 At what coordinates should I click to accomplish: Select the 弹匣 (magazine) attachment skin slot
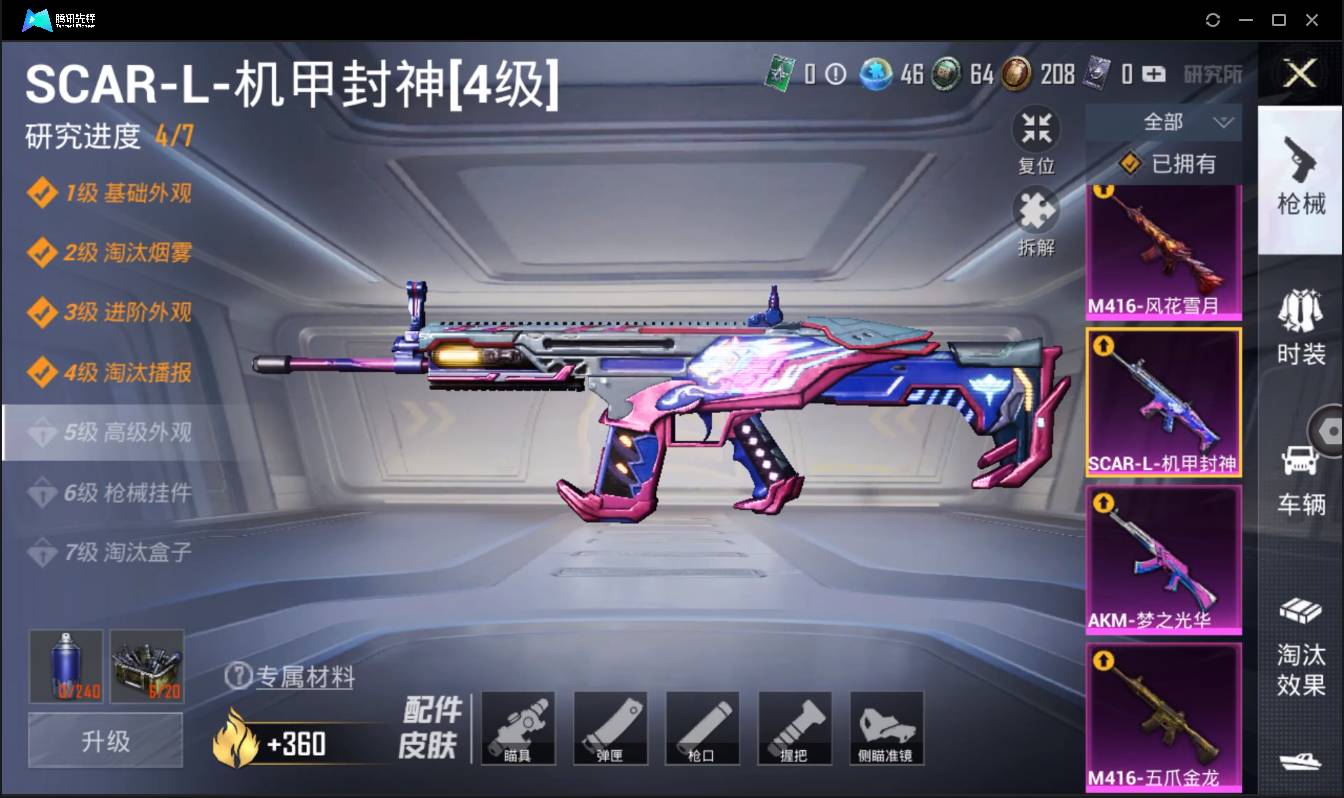click(x=610, y=728)
